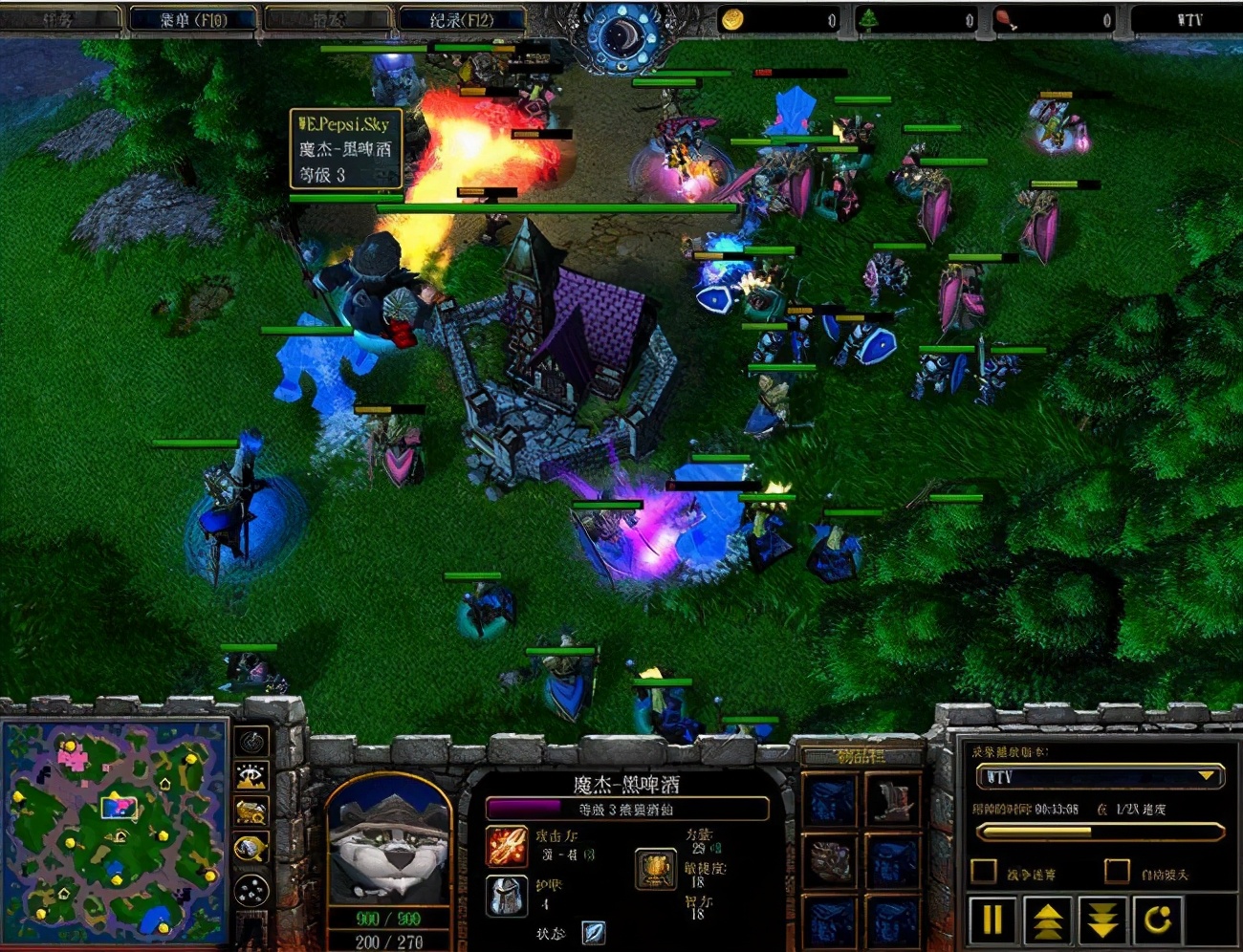The height and width of the screenshot is (952, 1243).
Task: Toggle minimap creep camp display button
Action: pos(251,848)
